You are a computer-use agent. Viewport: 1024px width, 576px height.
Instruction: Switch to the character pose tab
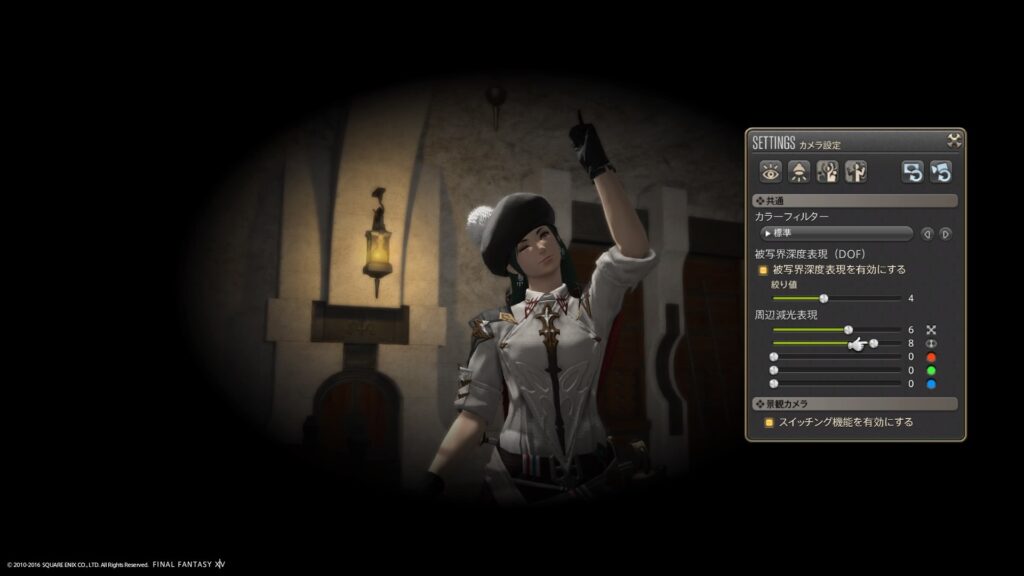click(x=855, y=171)
